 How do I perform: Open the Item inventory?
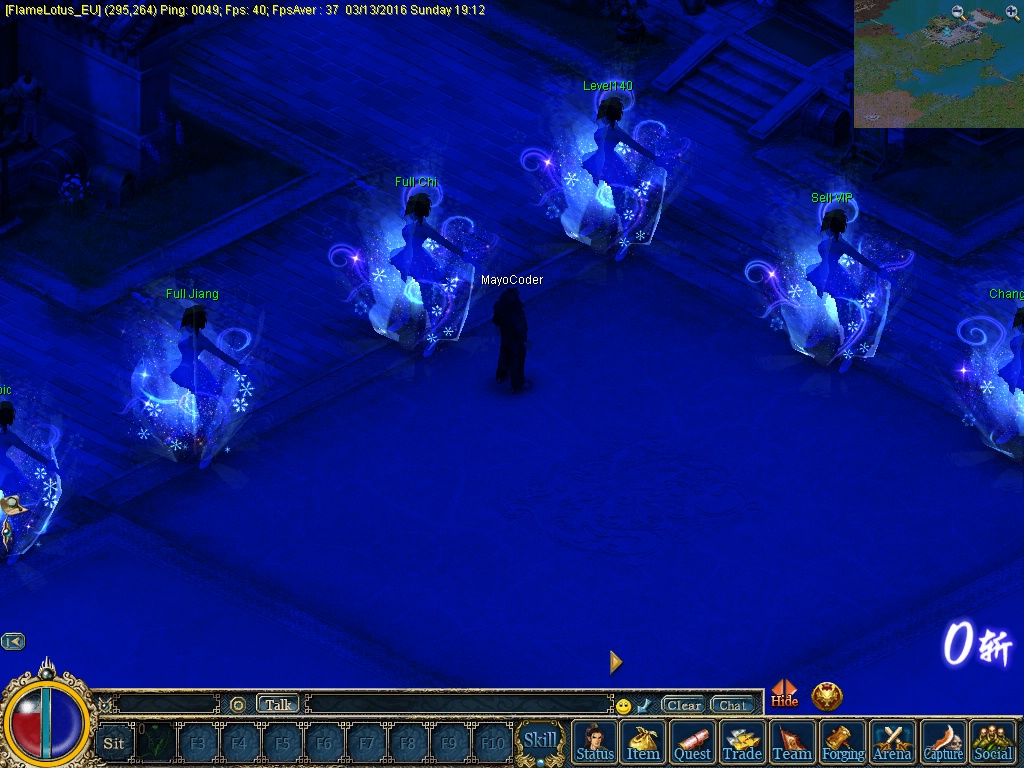click(x=643, y=742)
